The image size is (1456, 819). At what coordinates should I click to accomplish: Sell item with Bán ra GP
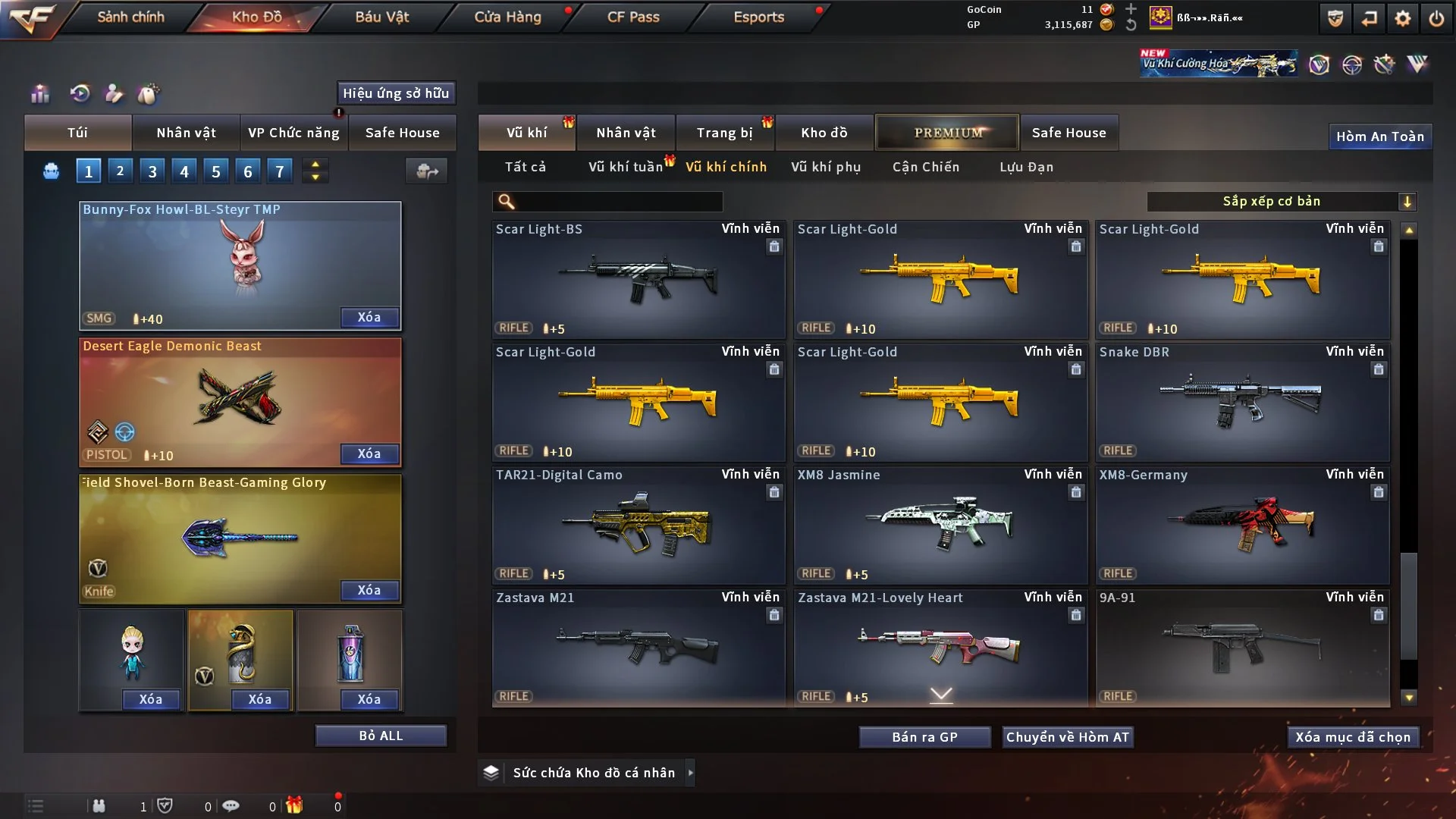click(924, 737)
